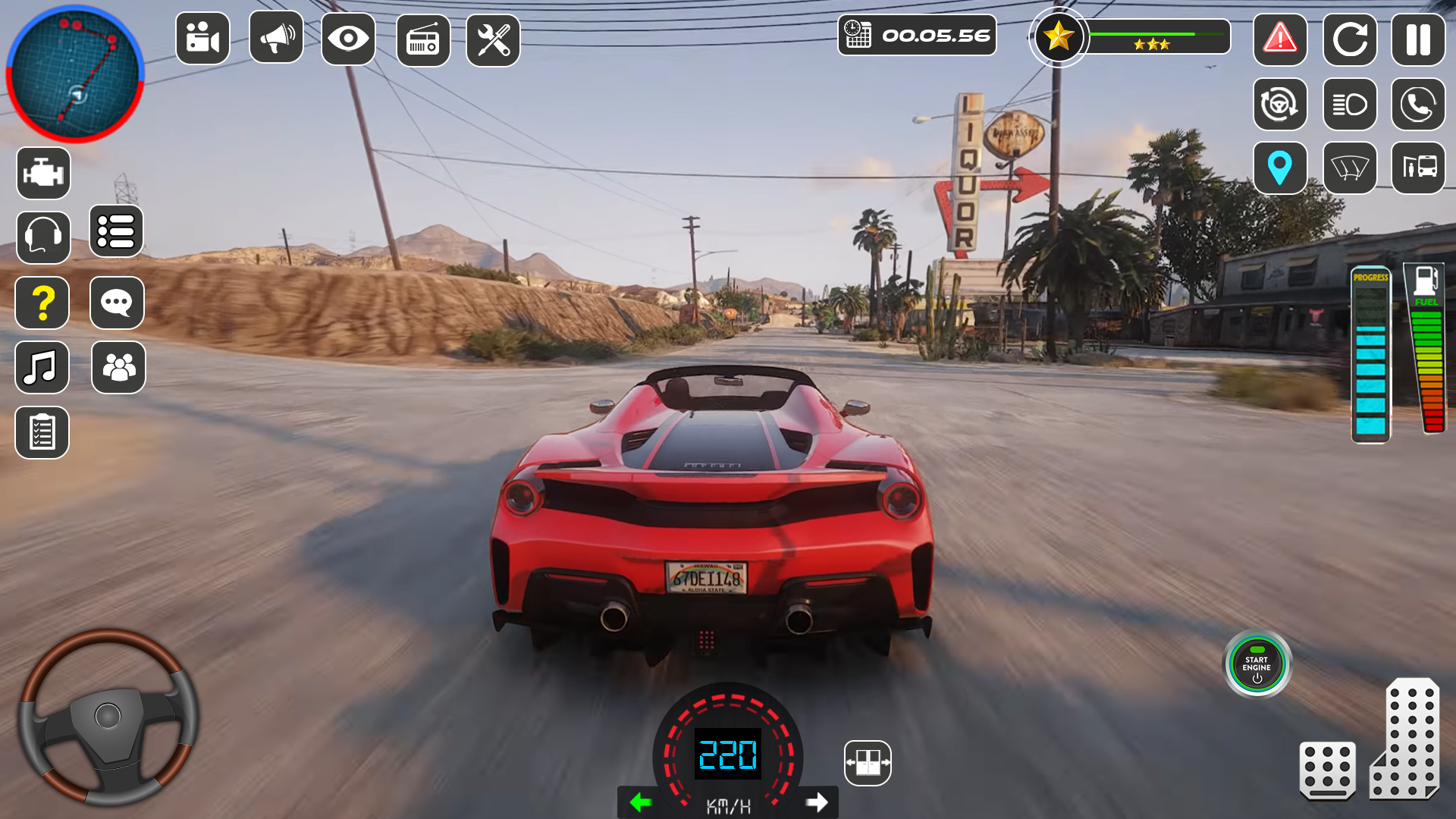Switch to the multiplayer friends panel
This screenshot has width=1456, height=819.
click(x=117, y=368)
